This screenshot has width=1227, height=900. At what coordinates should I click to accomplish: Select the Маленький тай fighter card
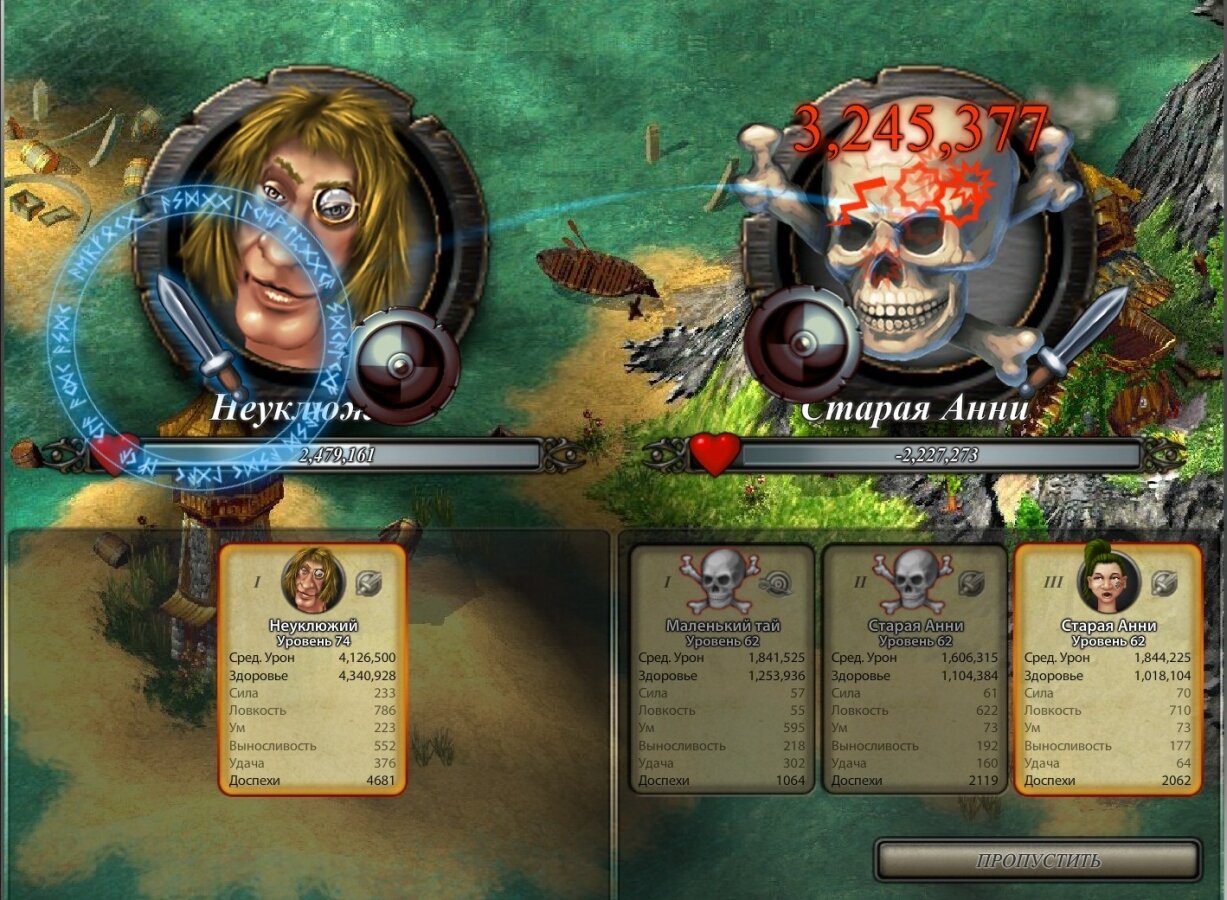click(722, 669)
